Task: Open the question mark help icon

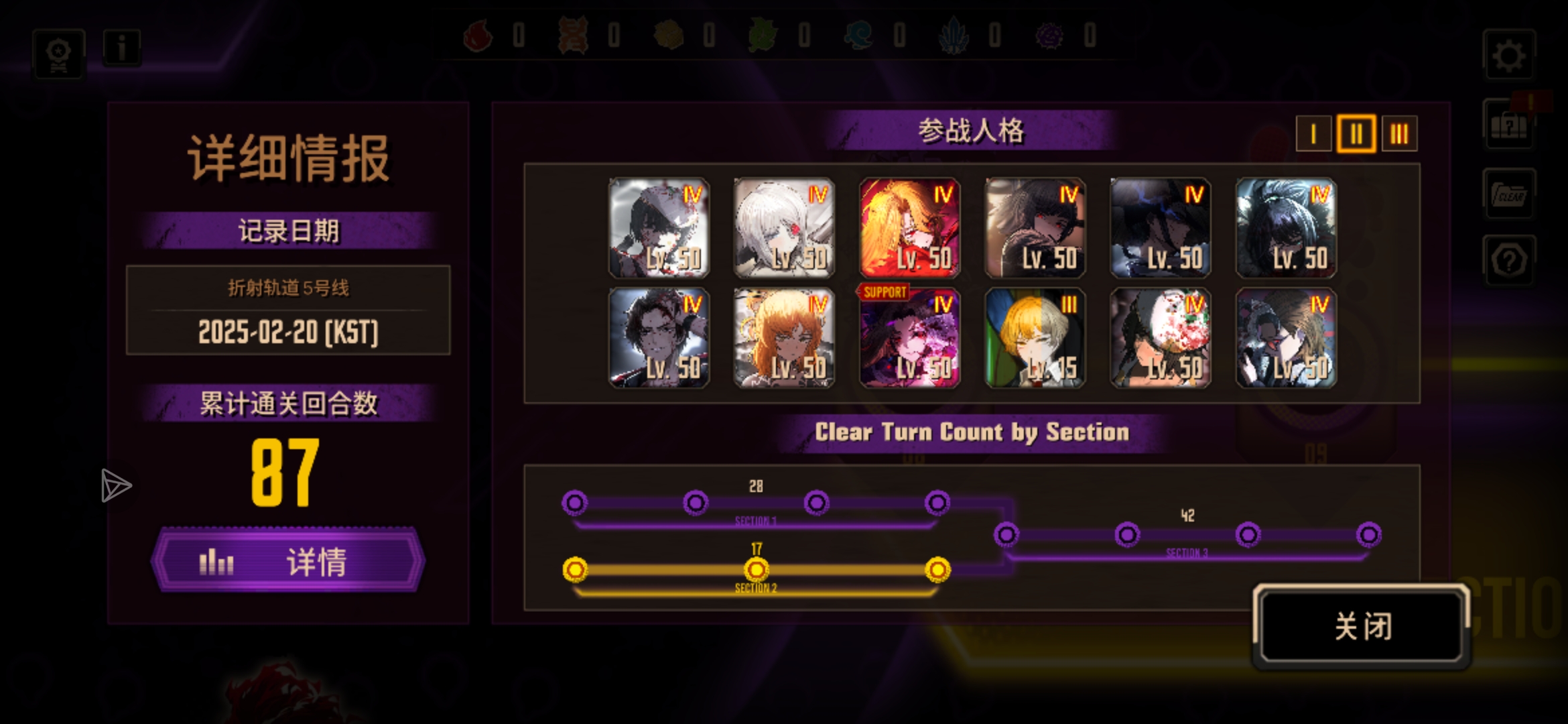Action: point(1509,260)
